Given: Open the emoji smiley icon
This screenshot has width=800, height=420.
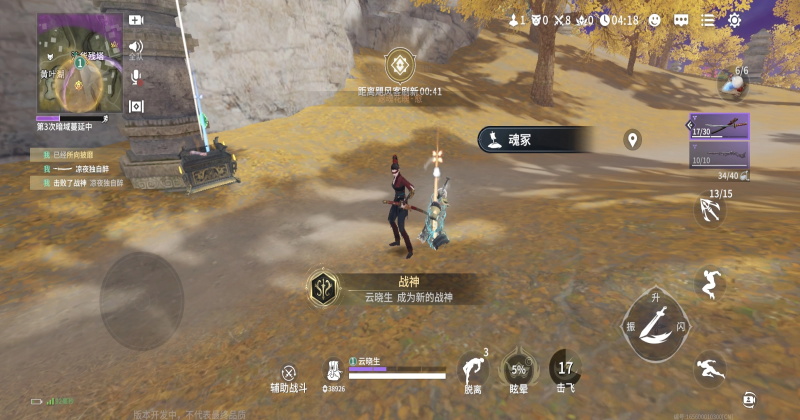Looking at the screenshot, I should pos(654,20).
